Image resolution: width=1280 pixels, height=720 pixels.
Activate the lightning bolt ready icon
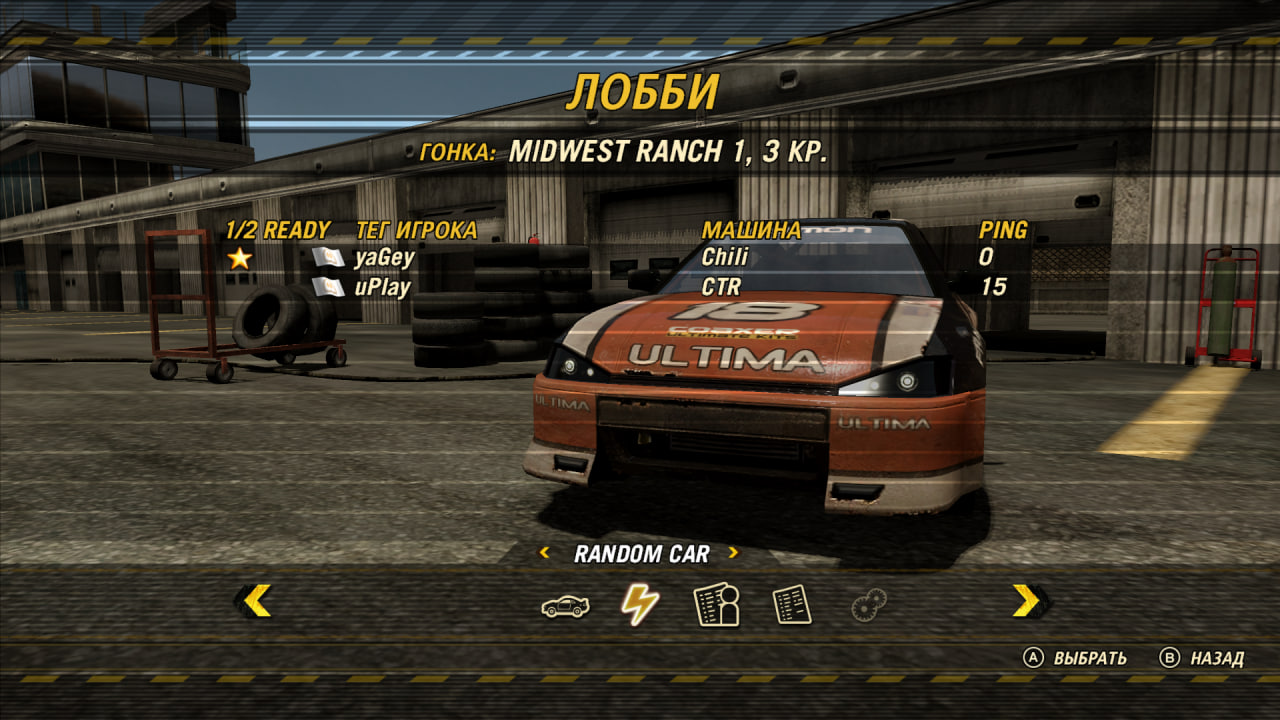[640, 604]
